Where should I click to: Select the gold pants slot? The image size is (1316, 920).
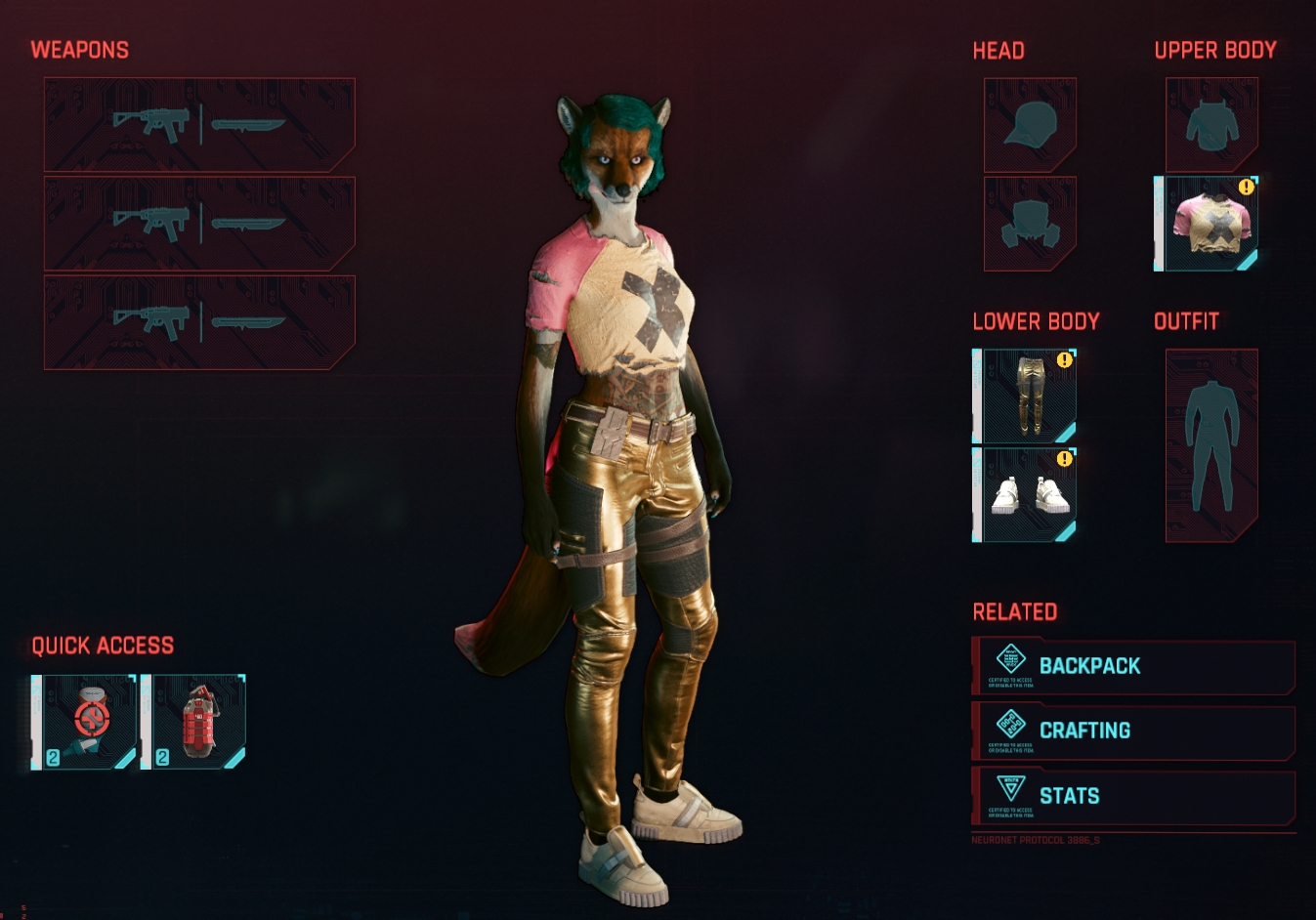(x=1026, y=396)
